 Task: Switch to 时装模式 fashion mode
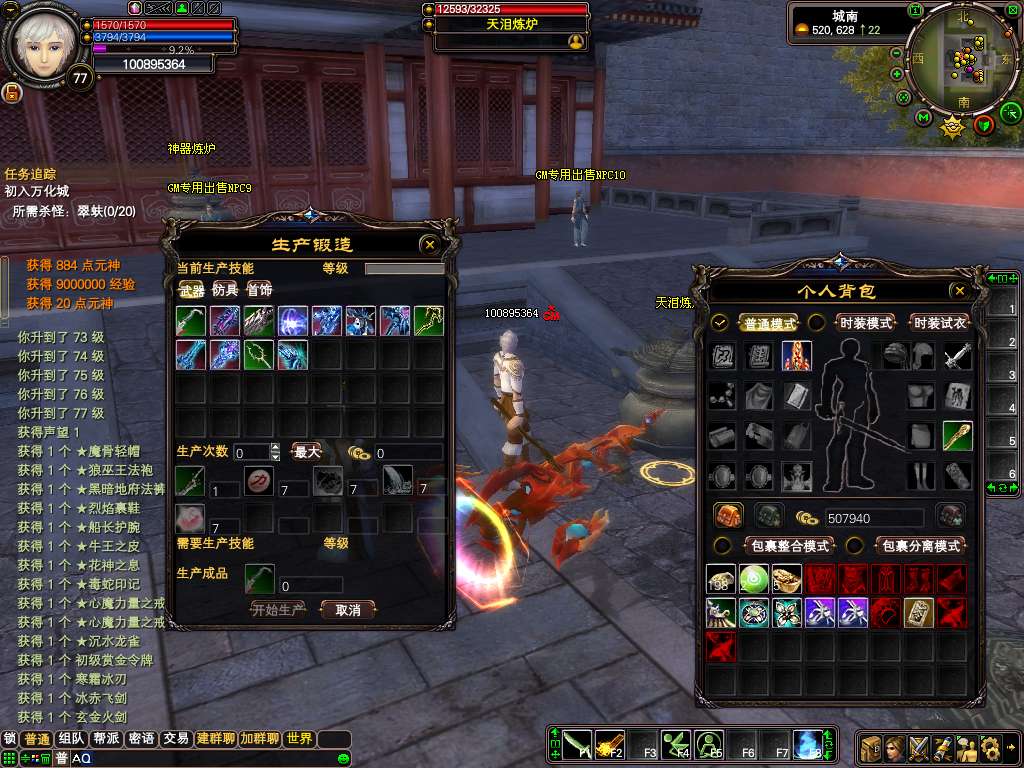tap(866, 323)
